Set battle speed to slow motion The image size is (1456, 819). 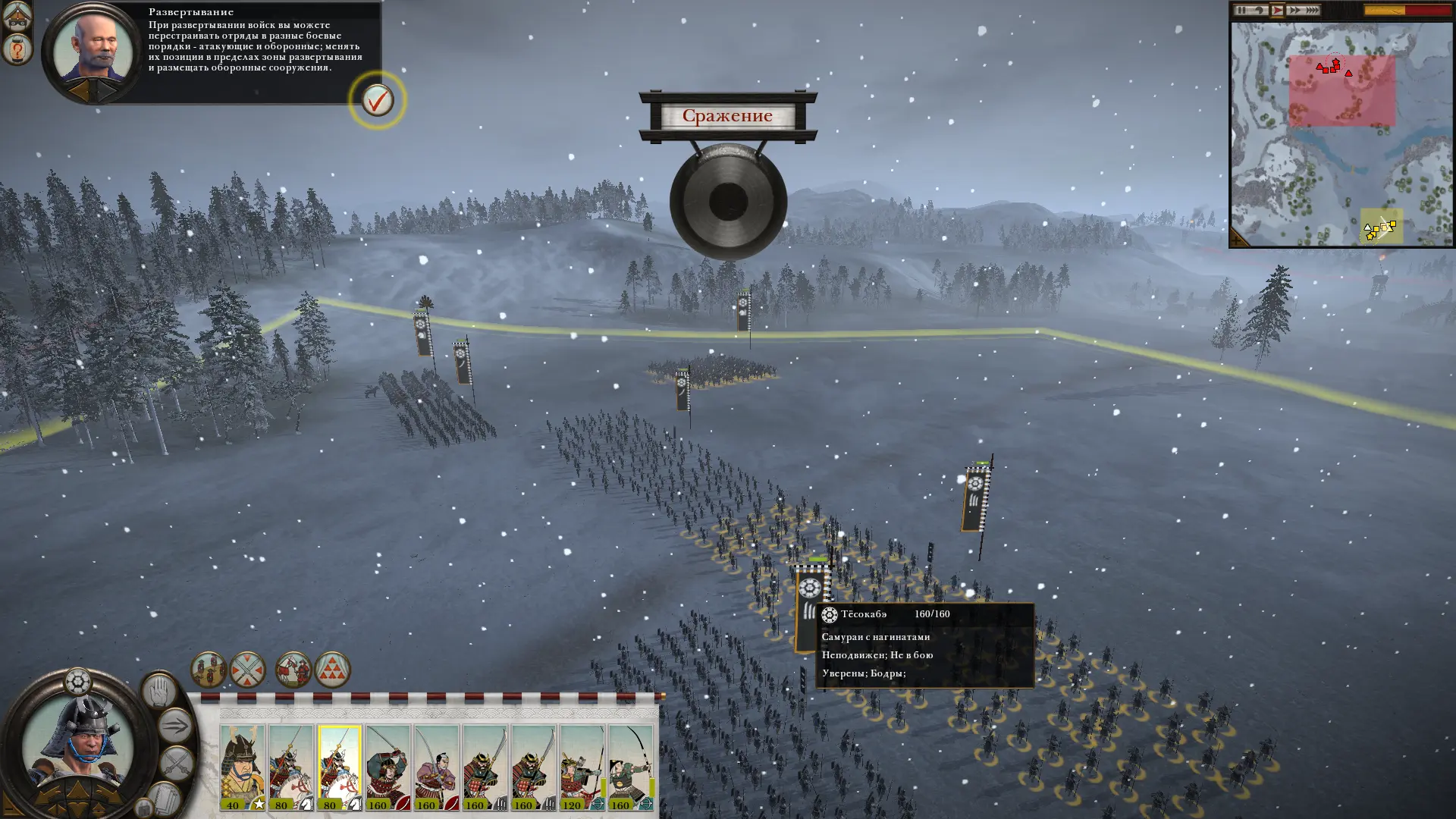(1260, 10)
